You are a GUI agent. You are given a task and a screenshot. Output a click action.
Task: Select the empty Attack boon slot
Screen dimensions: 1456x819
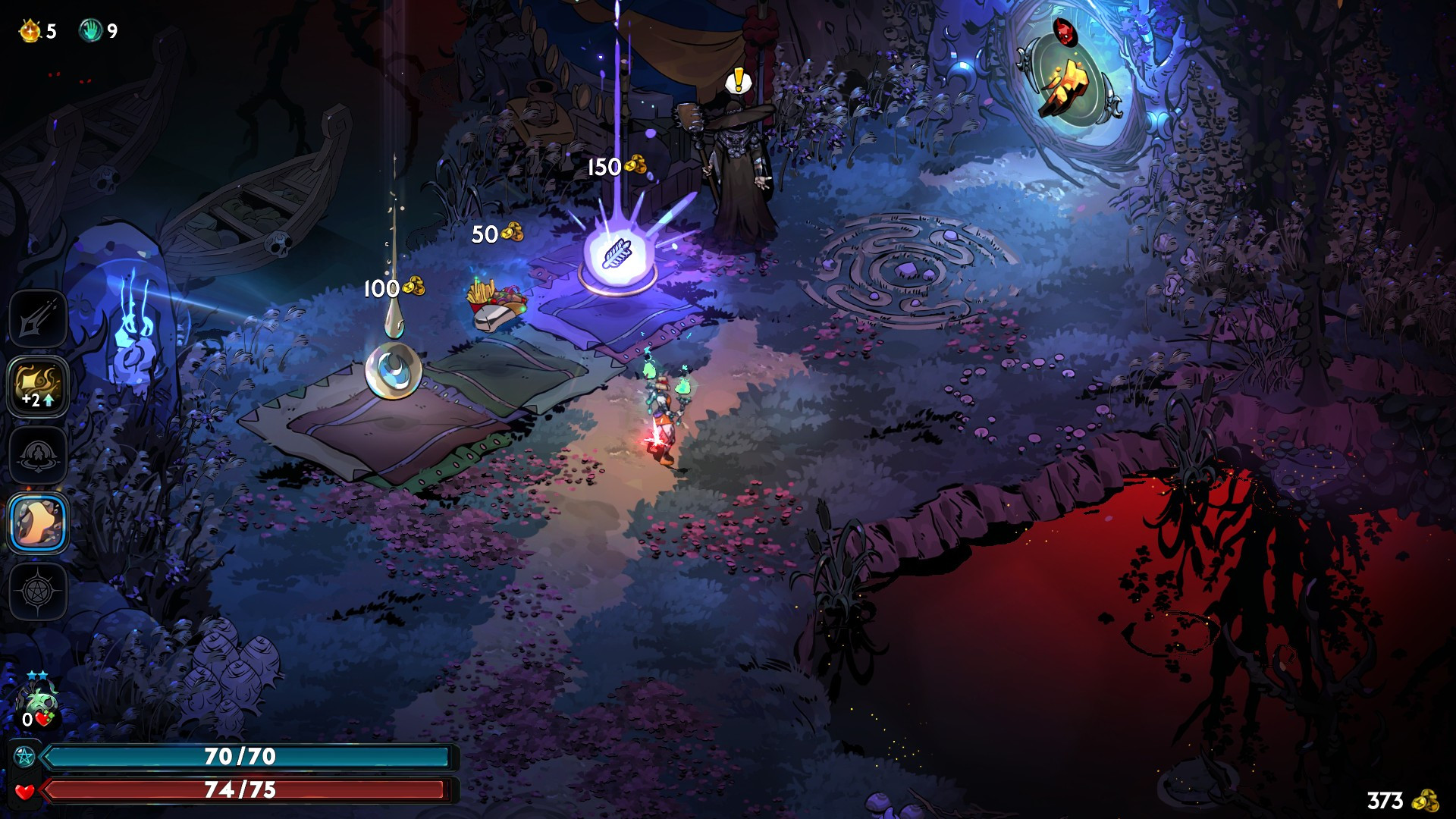(38, 318)
